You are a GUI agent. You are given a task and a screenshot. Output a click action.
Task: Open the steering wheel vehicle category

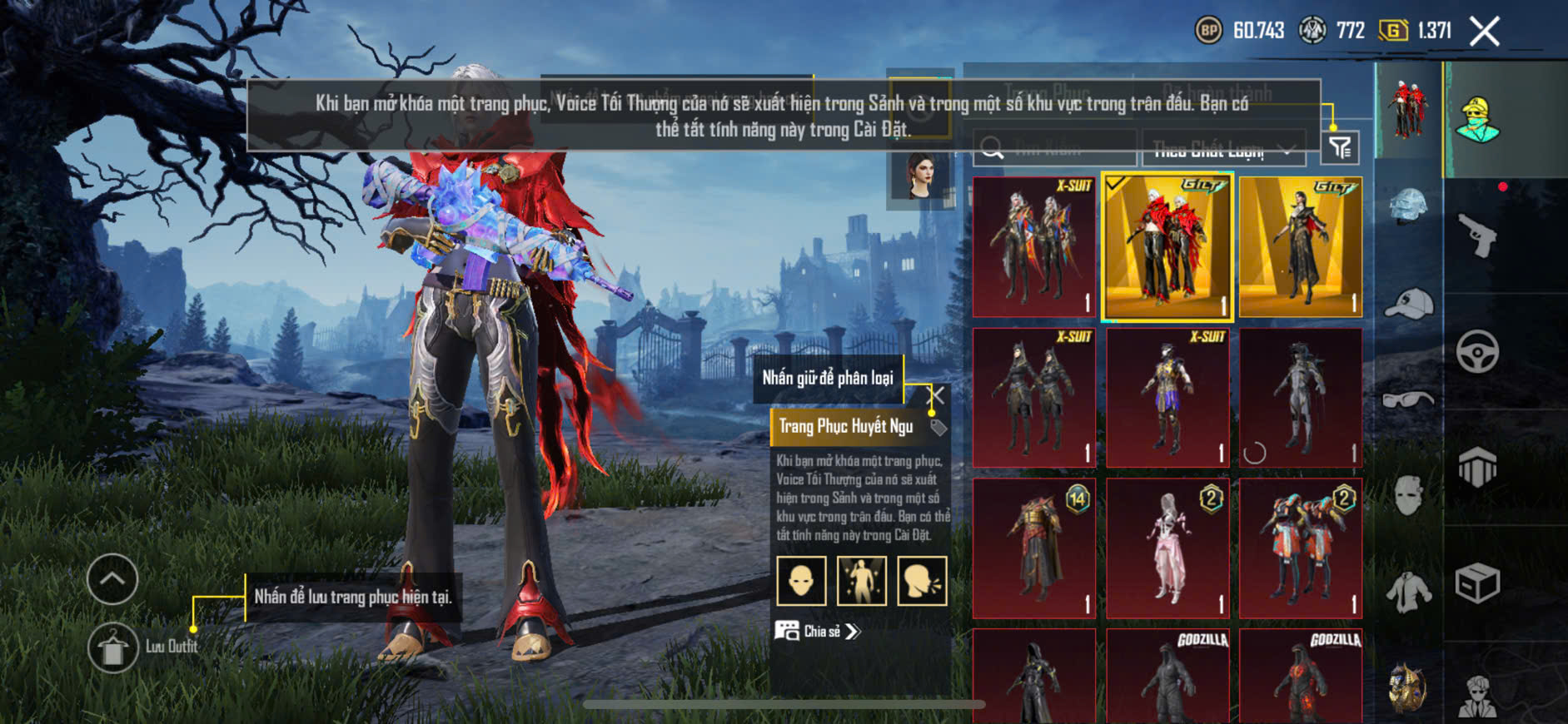[1477, 351]
